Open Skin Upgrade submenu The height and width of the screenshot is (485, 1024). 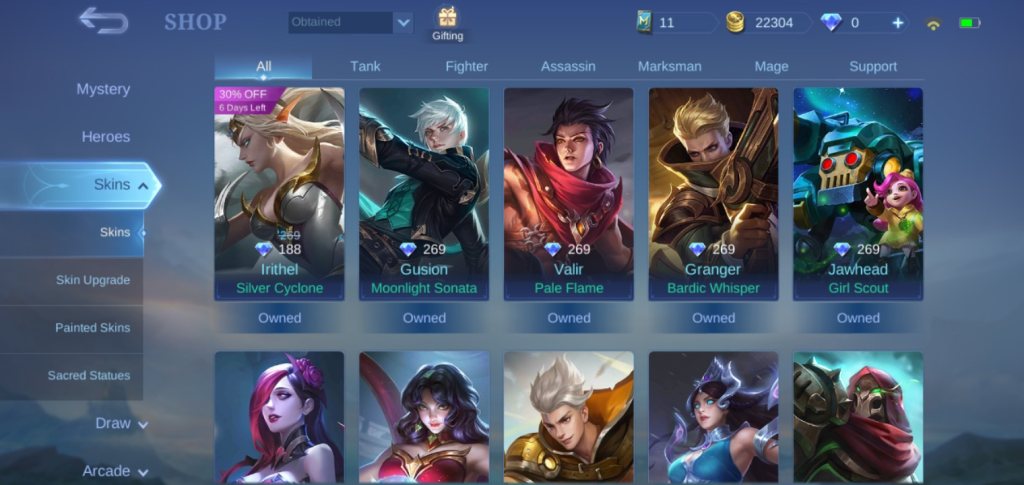coord(93,280)
